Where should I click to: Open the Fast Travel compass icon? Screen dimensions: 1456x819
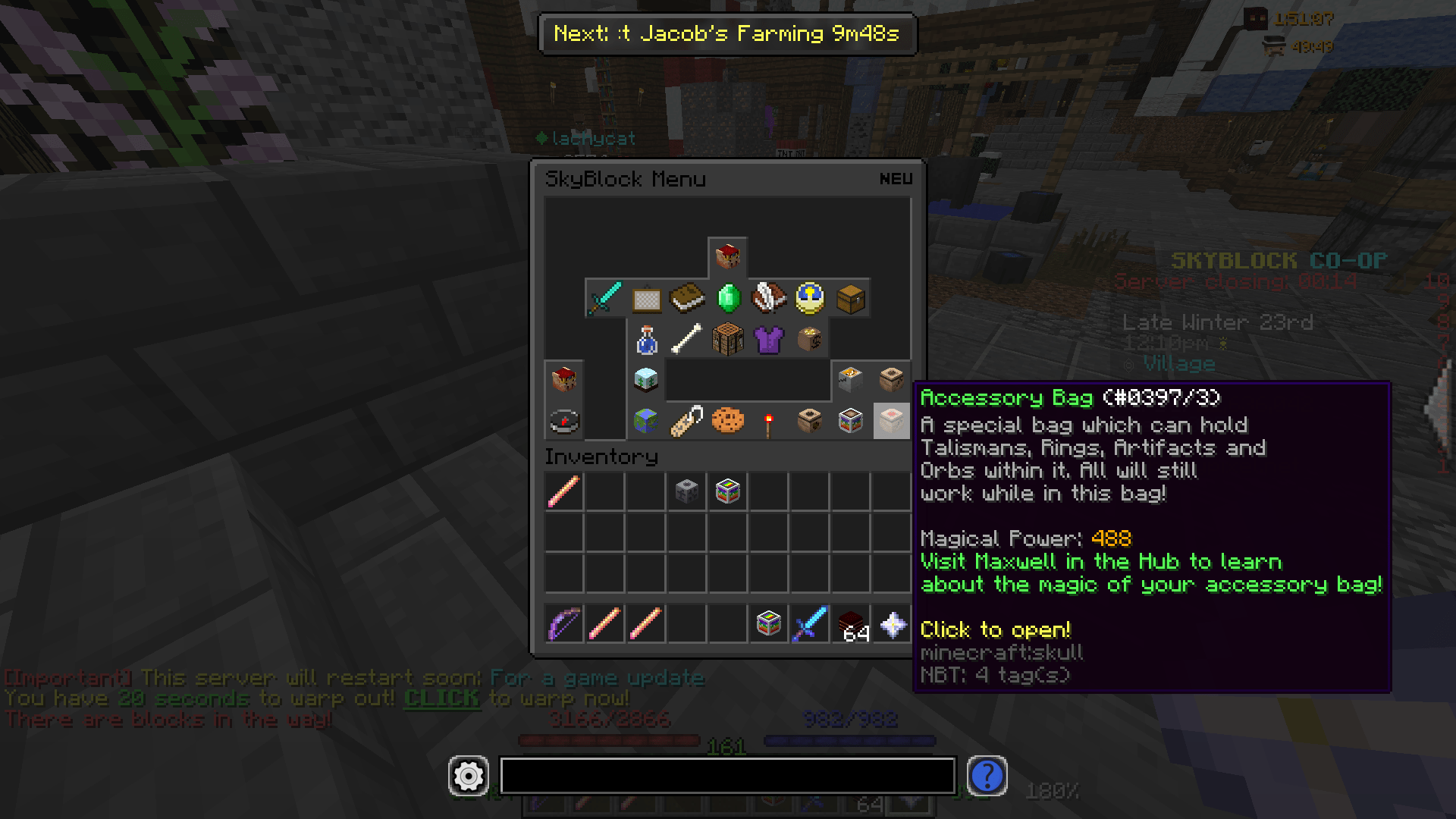(x=563, y=421)
